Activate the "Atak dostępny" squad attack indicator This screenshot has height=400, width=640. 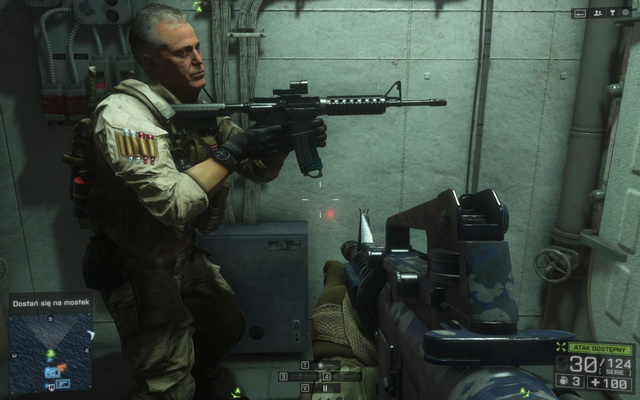(599, 349)
